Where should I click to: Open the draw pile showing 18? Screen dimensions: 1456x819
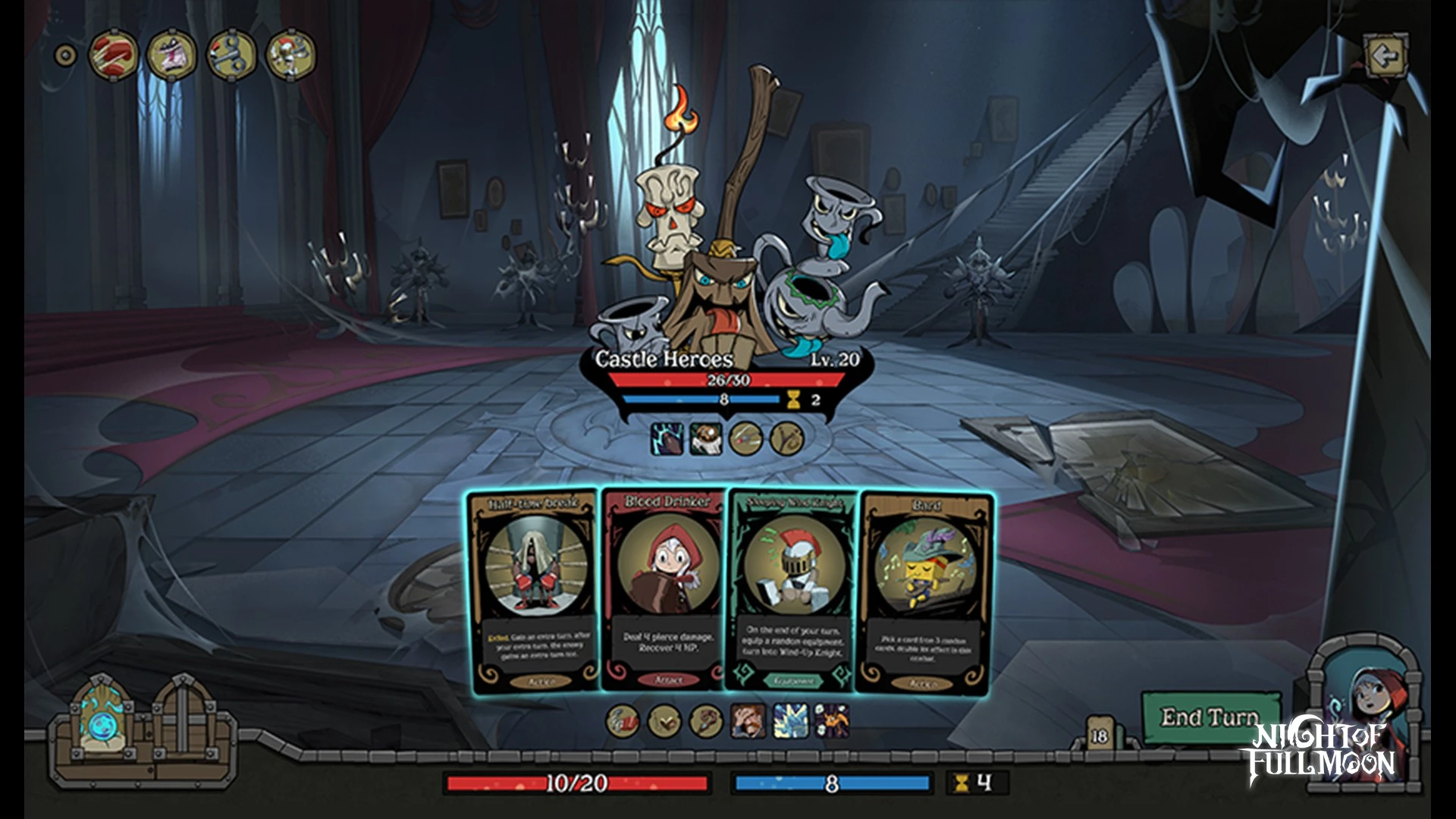[1098, 736]
